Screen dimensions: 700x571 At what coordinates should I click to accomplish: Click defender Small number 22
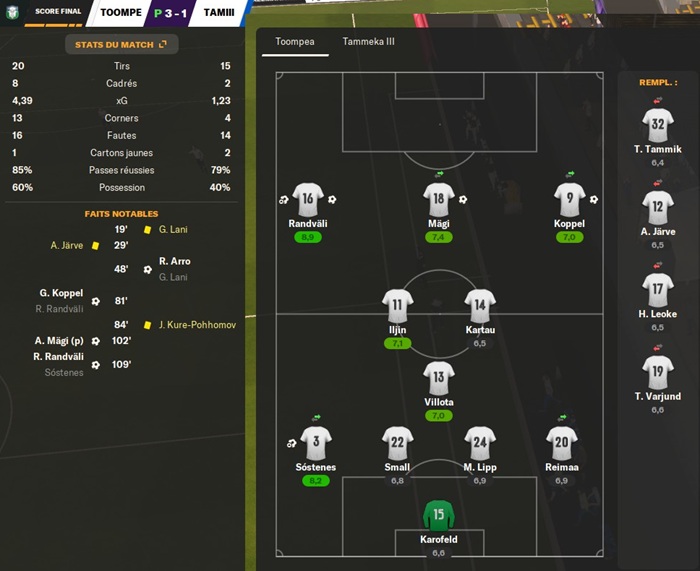pyautogui.click(x=398, y=442)
